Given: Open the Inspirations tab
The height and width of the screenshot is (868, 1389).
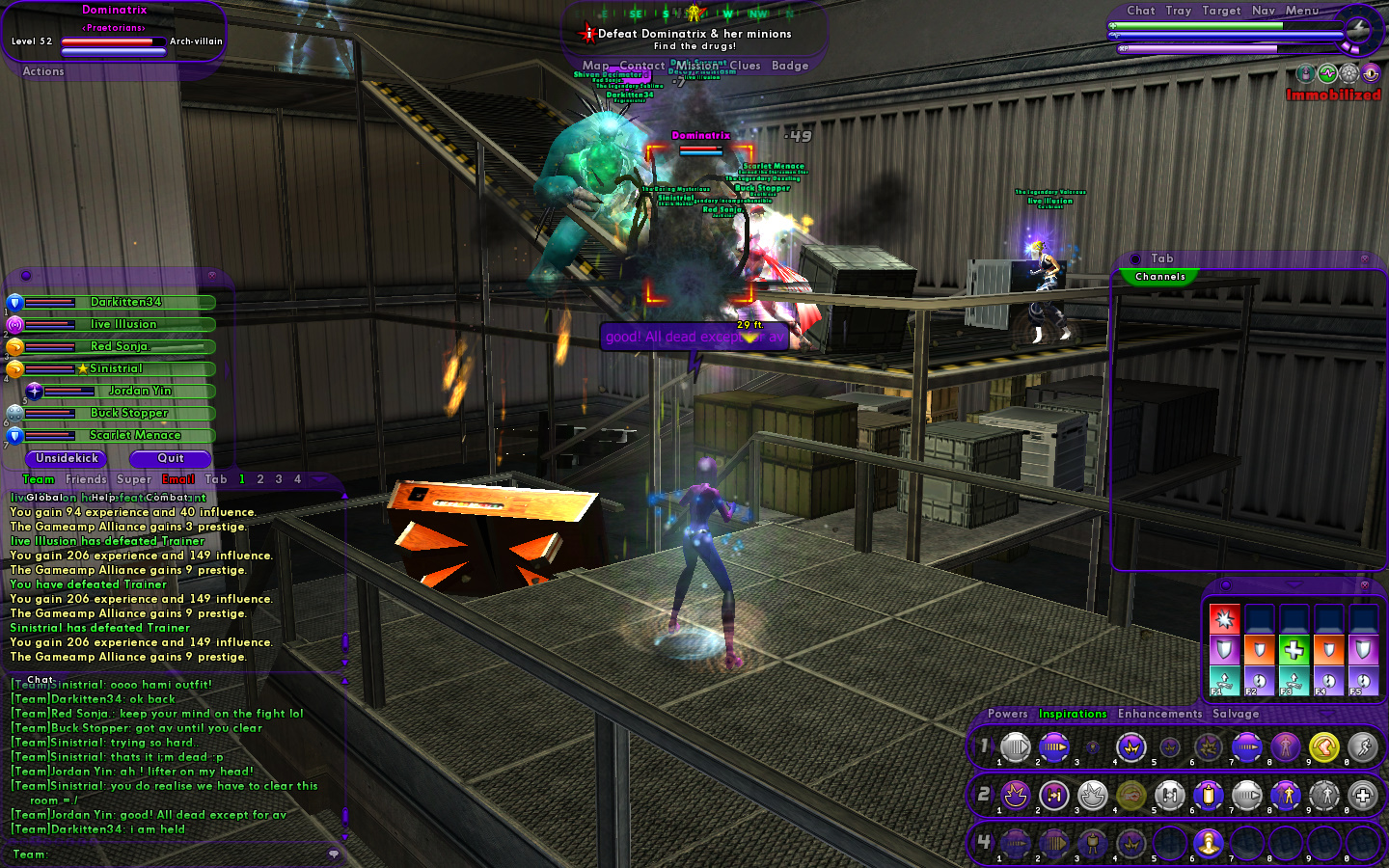Looking at the screenshot, I should pyautogui.click(x=1072, y=714).
